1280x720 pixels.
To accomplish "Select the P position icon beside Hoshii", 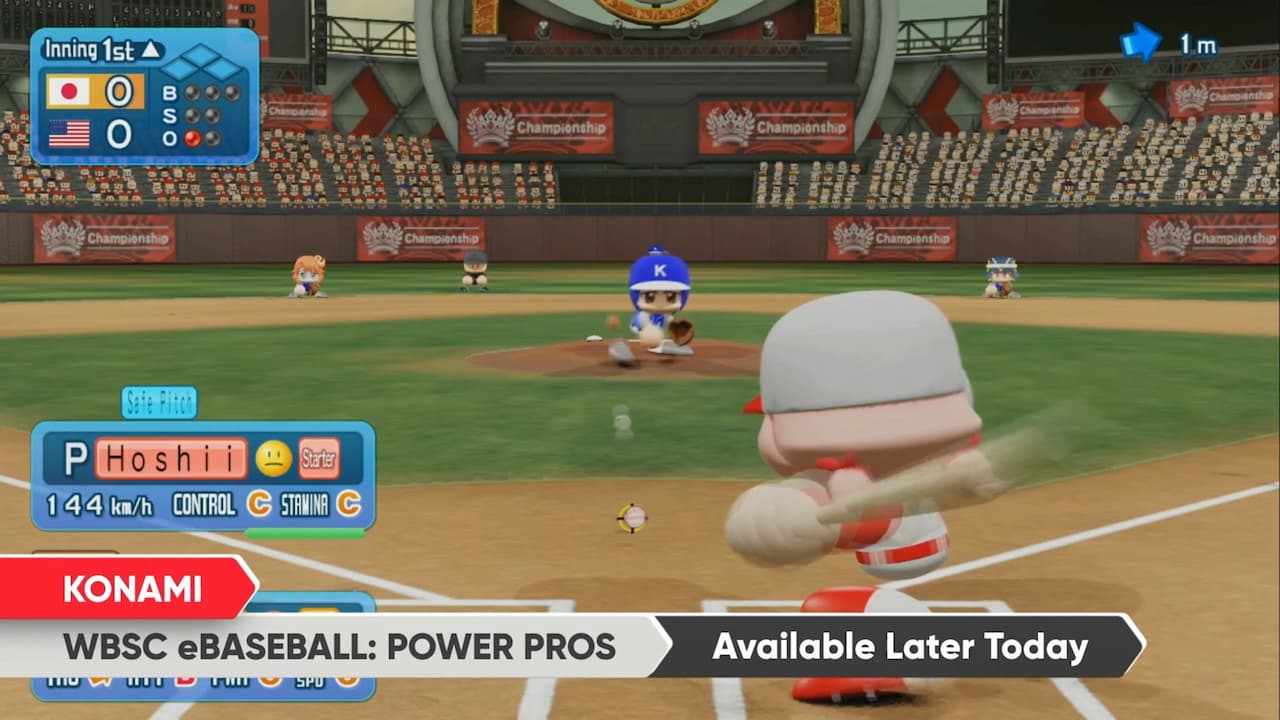I will pyautogui.click(x=78, y=456).
